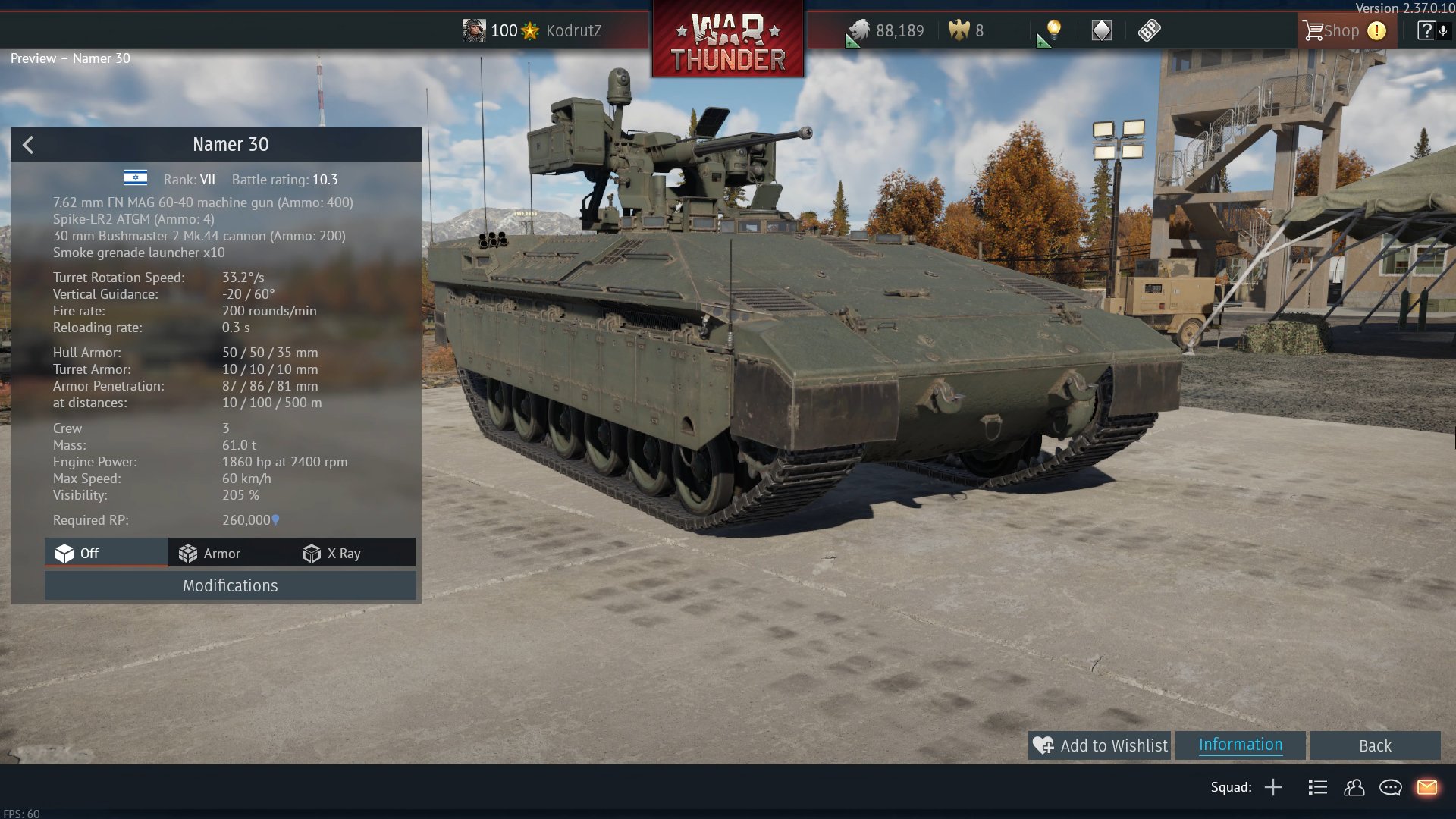Click the Golden Eagles balance

966,30
